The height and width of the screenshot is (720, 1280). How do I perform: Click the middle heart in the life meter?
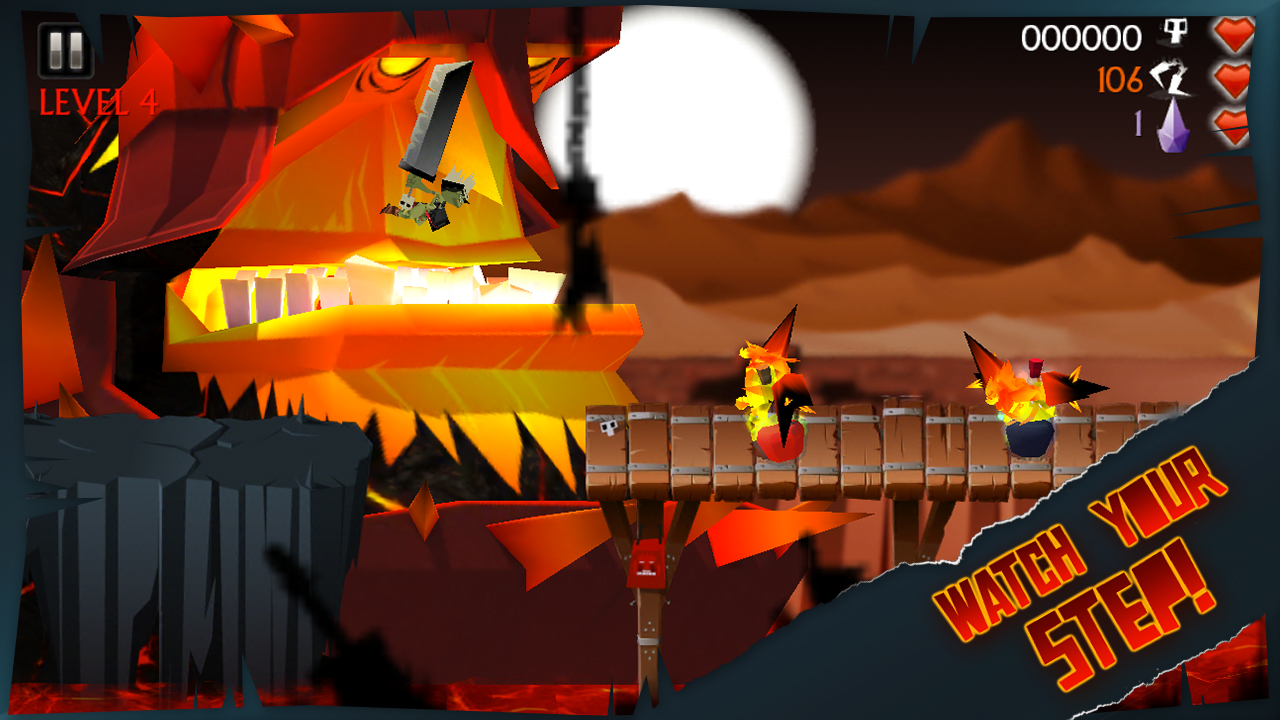[1233, 82]
